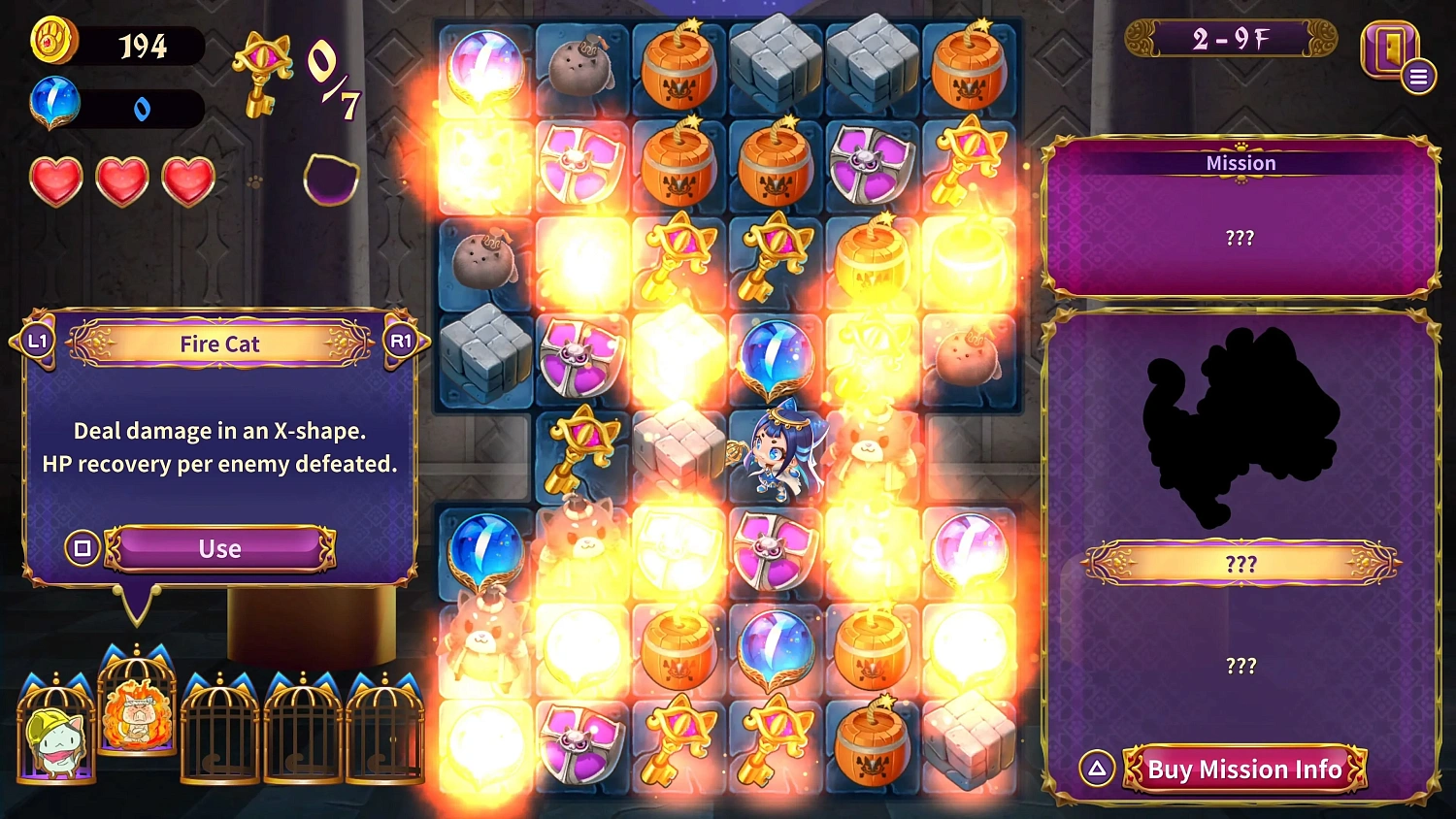Switch to the previous skill using L1
Viewport: 1456px width, 819px height.
click(x=39, y=342)
